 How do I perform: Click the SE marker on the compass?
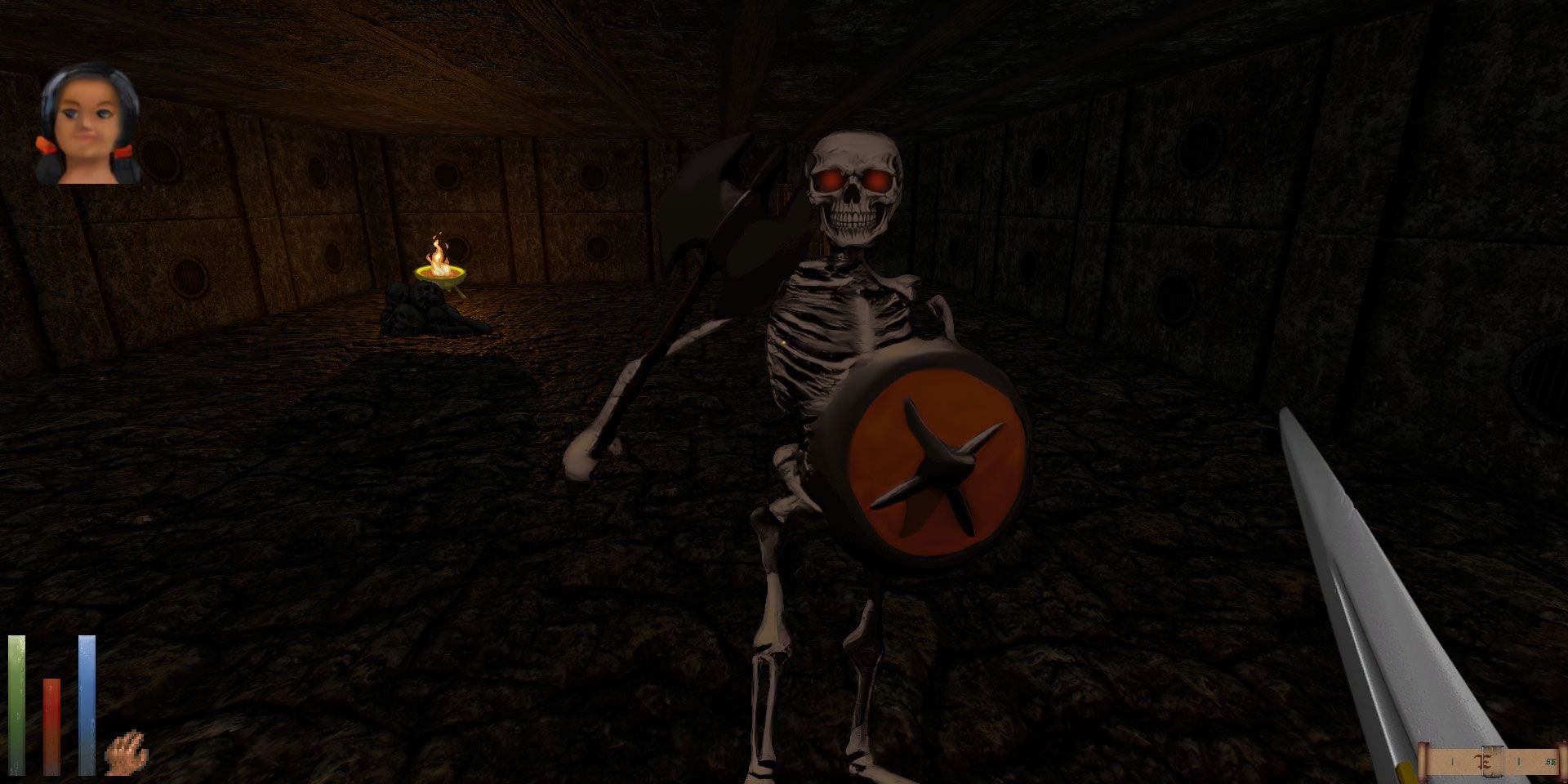1552,762
